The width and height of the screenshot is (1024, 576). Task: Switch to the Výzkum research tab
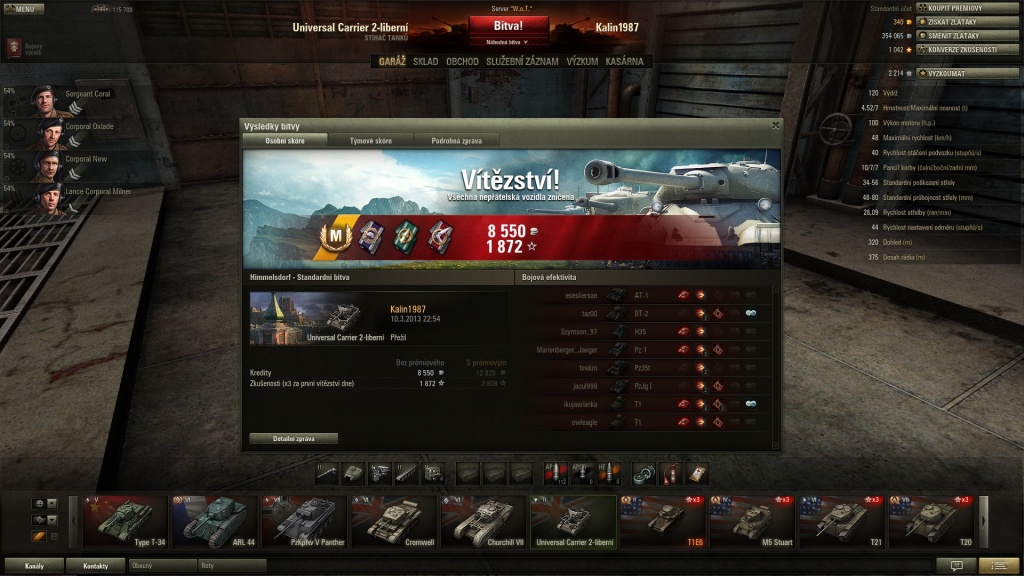pyautogui.click(x=582, y=61)
